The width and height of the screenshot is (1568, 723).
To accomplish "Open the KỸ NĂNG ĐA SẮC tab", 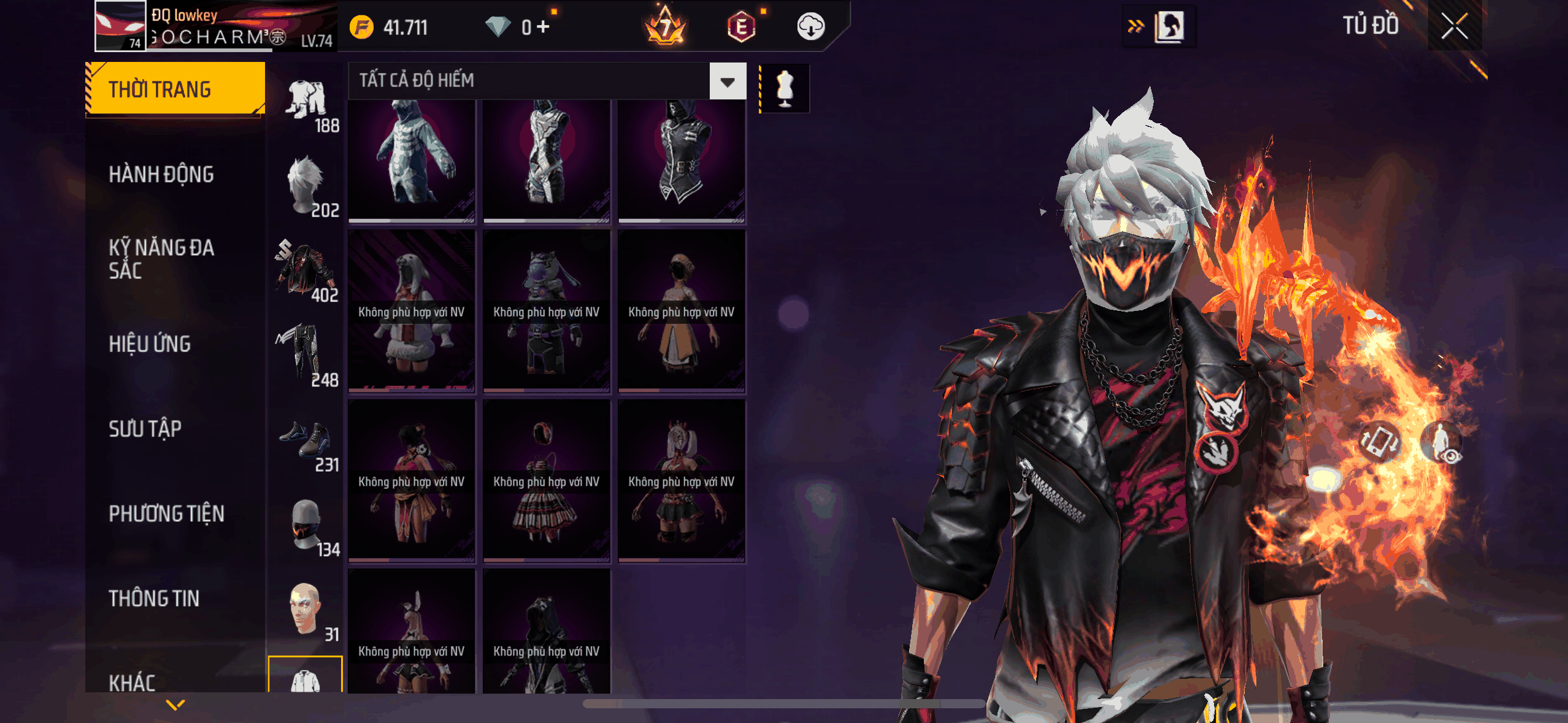I will coord(161,259).
